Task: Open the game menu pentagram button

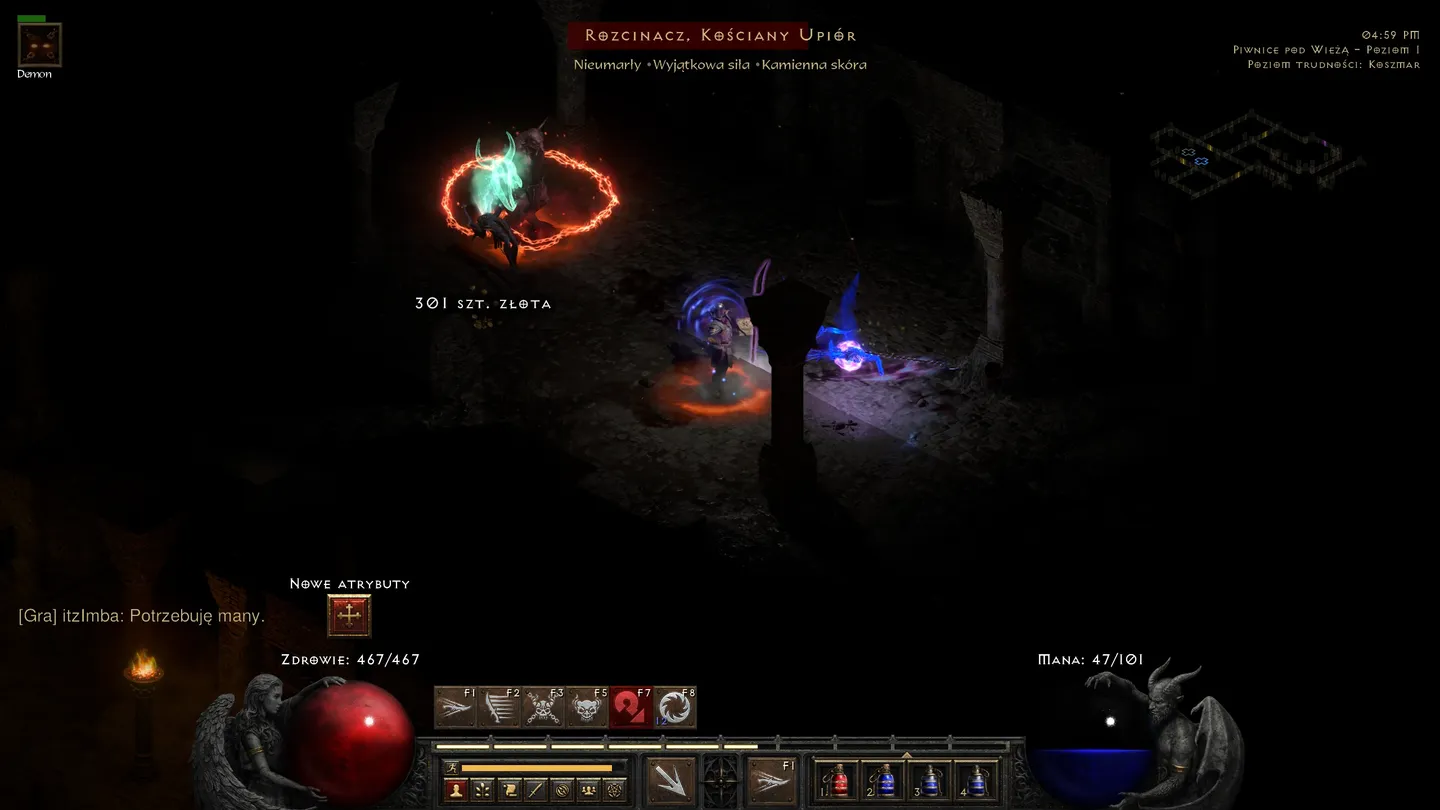Action: [x=615, y=790]
